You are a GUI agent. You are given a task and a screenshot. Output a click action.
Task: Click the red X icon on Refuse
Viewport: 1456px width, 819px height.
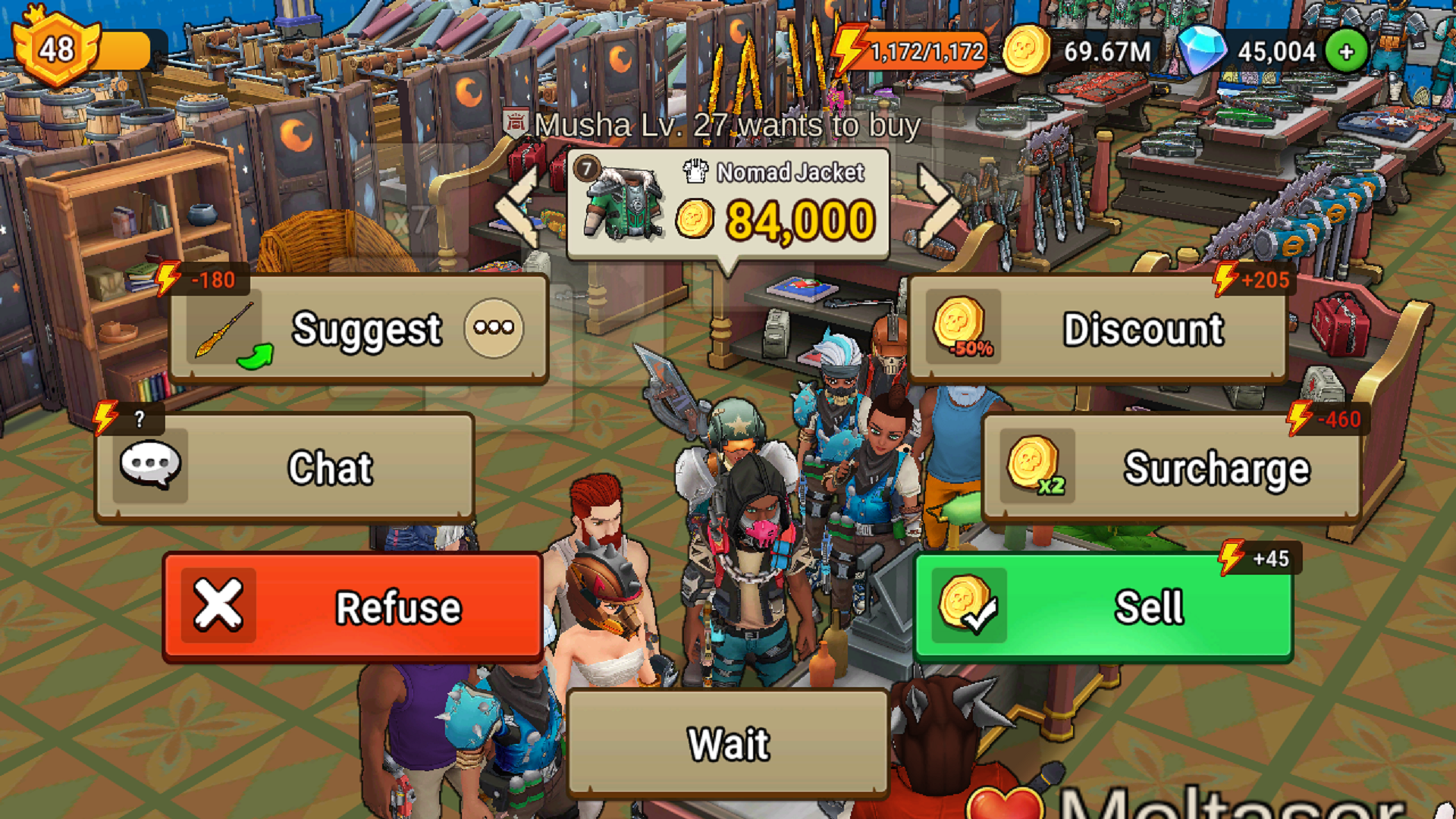tap(218, 605)
